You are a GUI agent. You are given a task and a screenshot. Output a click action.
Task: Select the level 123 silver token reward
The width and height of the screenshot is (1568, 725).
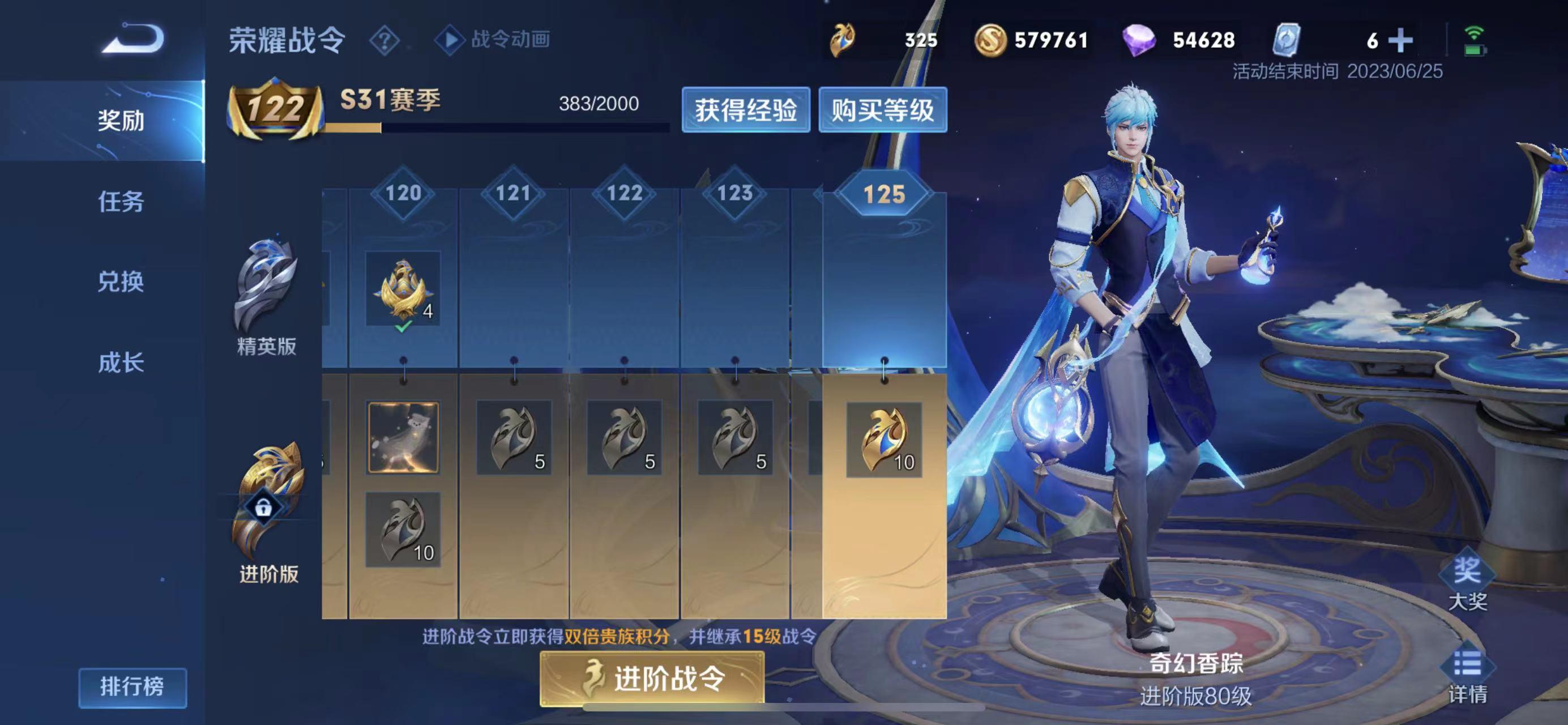pyautogui.click(x=734, y=438)
